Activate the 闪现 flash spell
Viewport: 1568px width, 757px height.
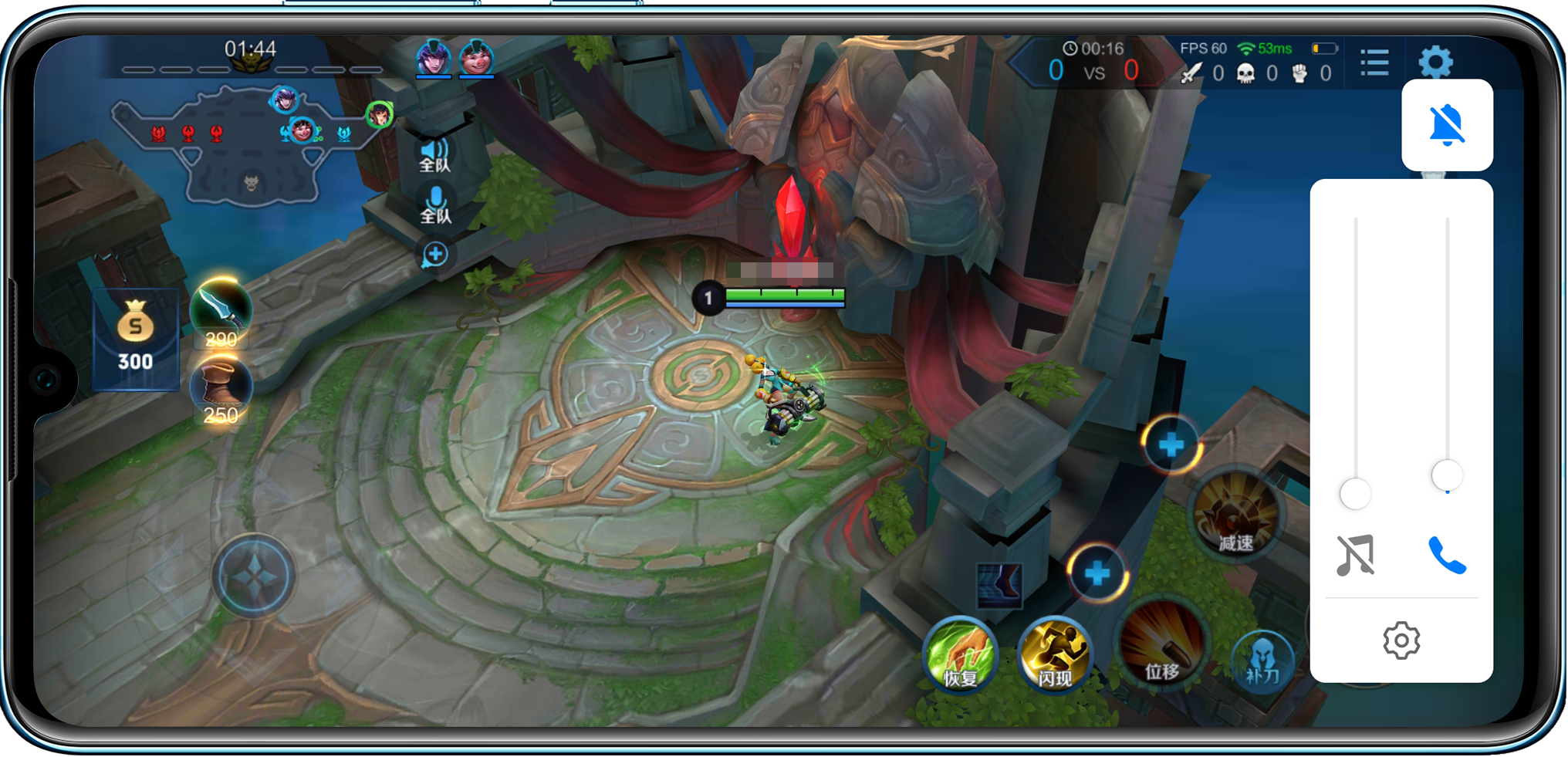1054,655
